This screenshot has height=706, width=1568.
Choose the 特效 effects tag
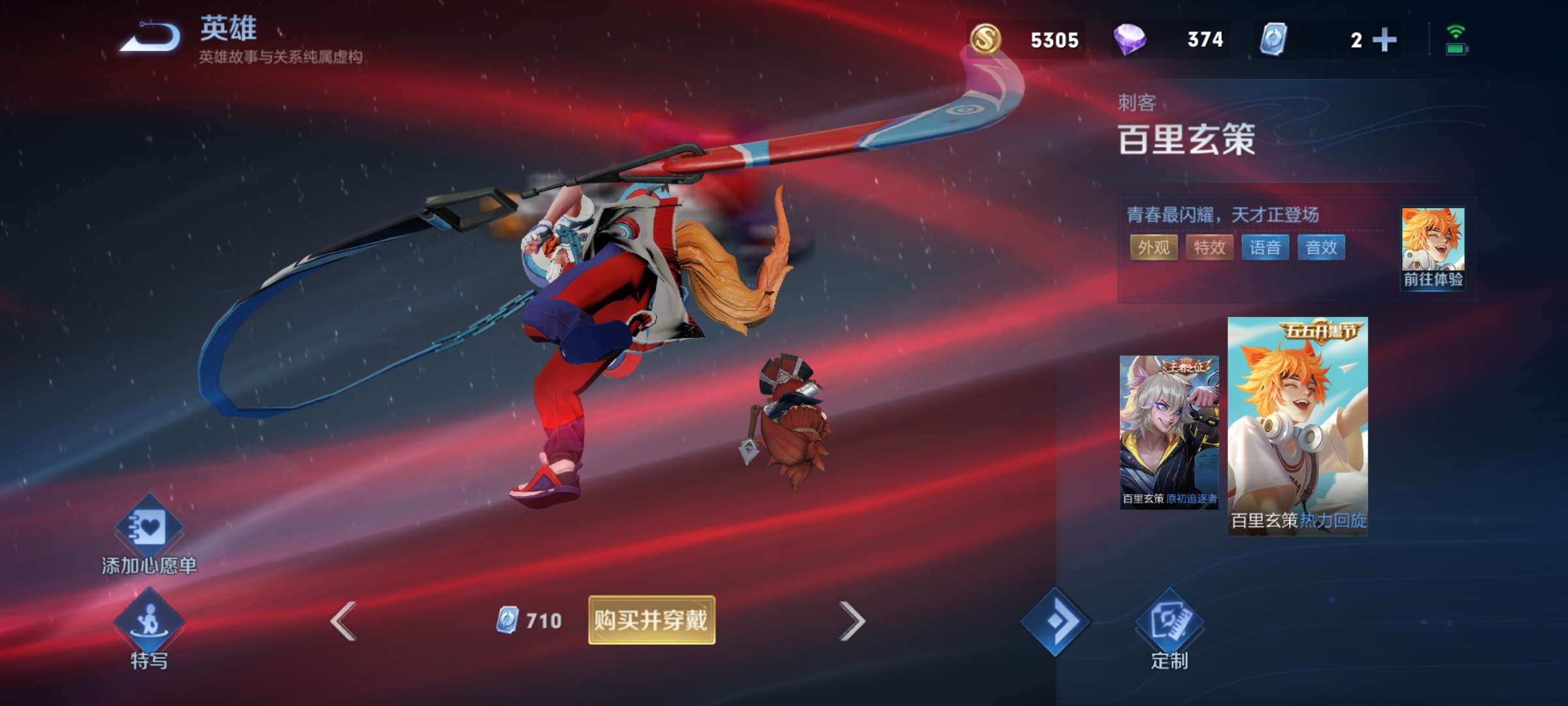(x=1209, y=248)
